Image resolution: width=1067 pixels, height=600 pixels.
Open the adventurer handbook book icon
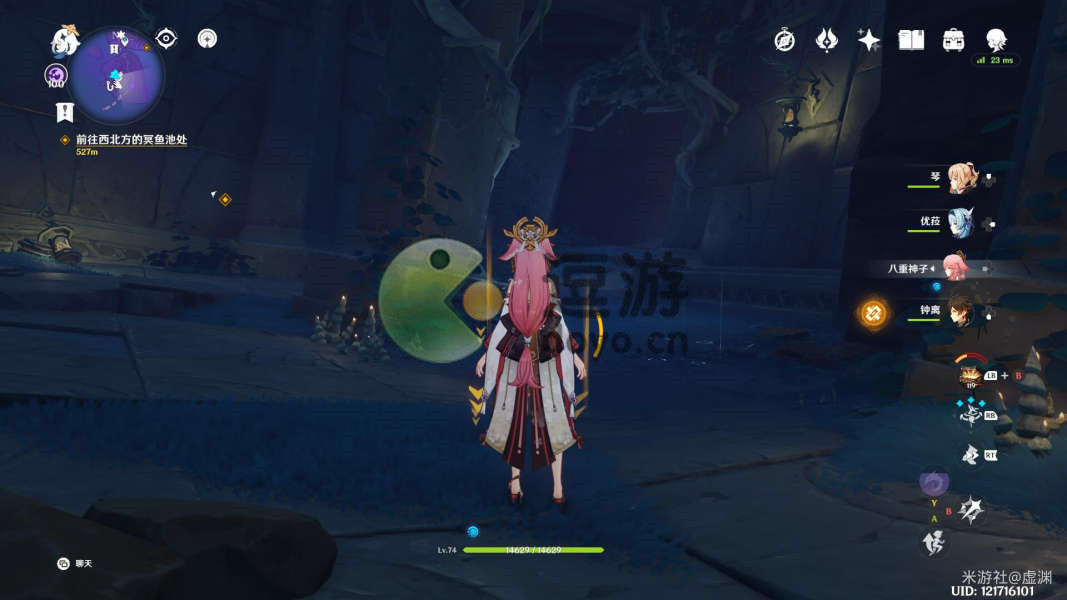coord(911,40)
